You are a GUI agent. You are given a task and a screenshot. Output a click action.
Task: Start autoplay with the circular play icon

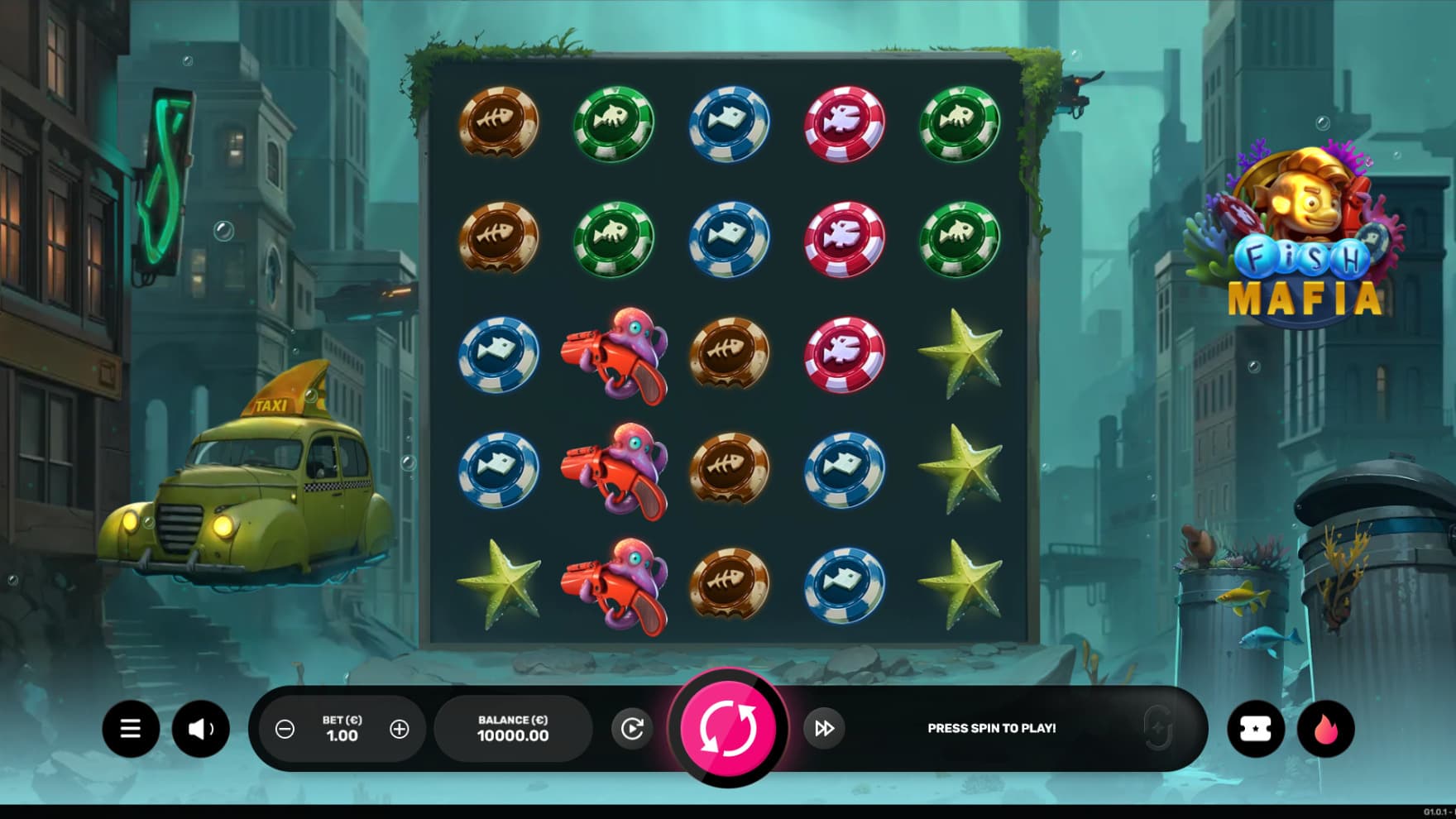tap(632, 729)
